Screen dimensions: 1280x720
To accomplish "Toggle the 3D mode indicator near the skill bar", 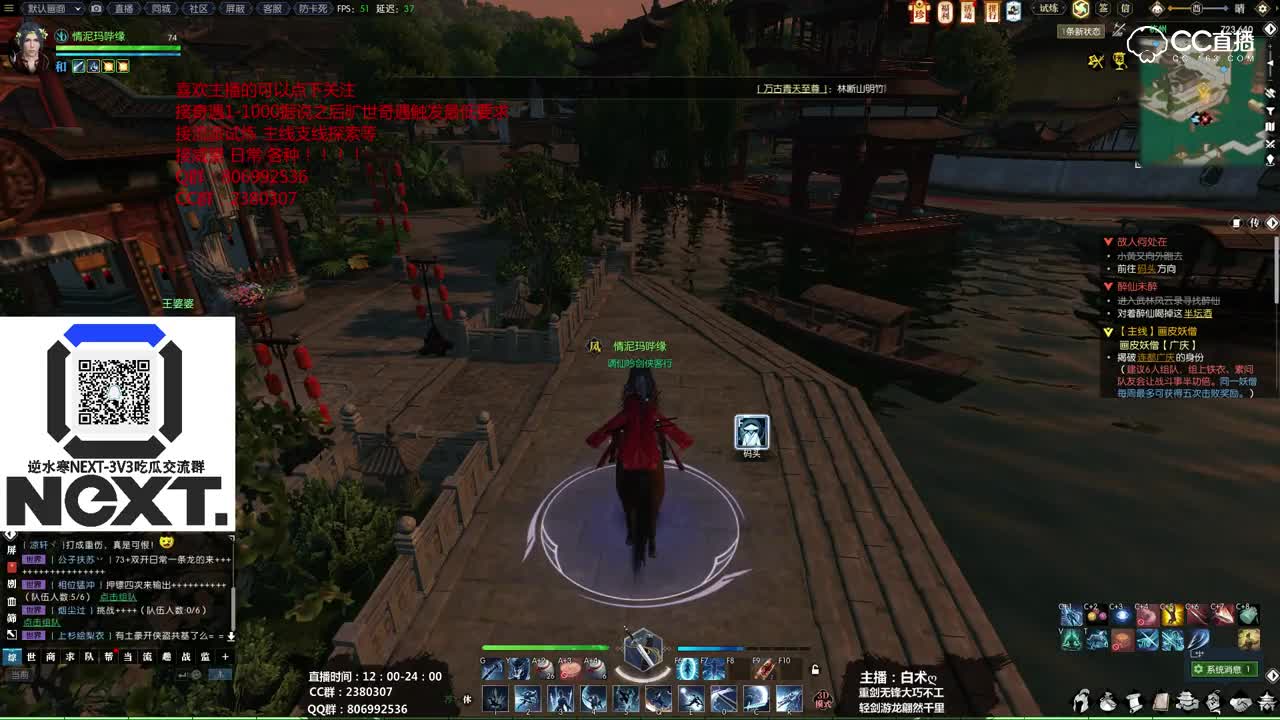I will [821, 698].
